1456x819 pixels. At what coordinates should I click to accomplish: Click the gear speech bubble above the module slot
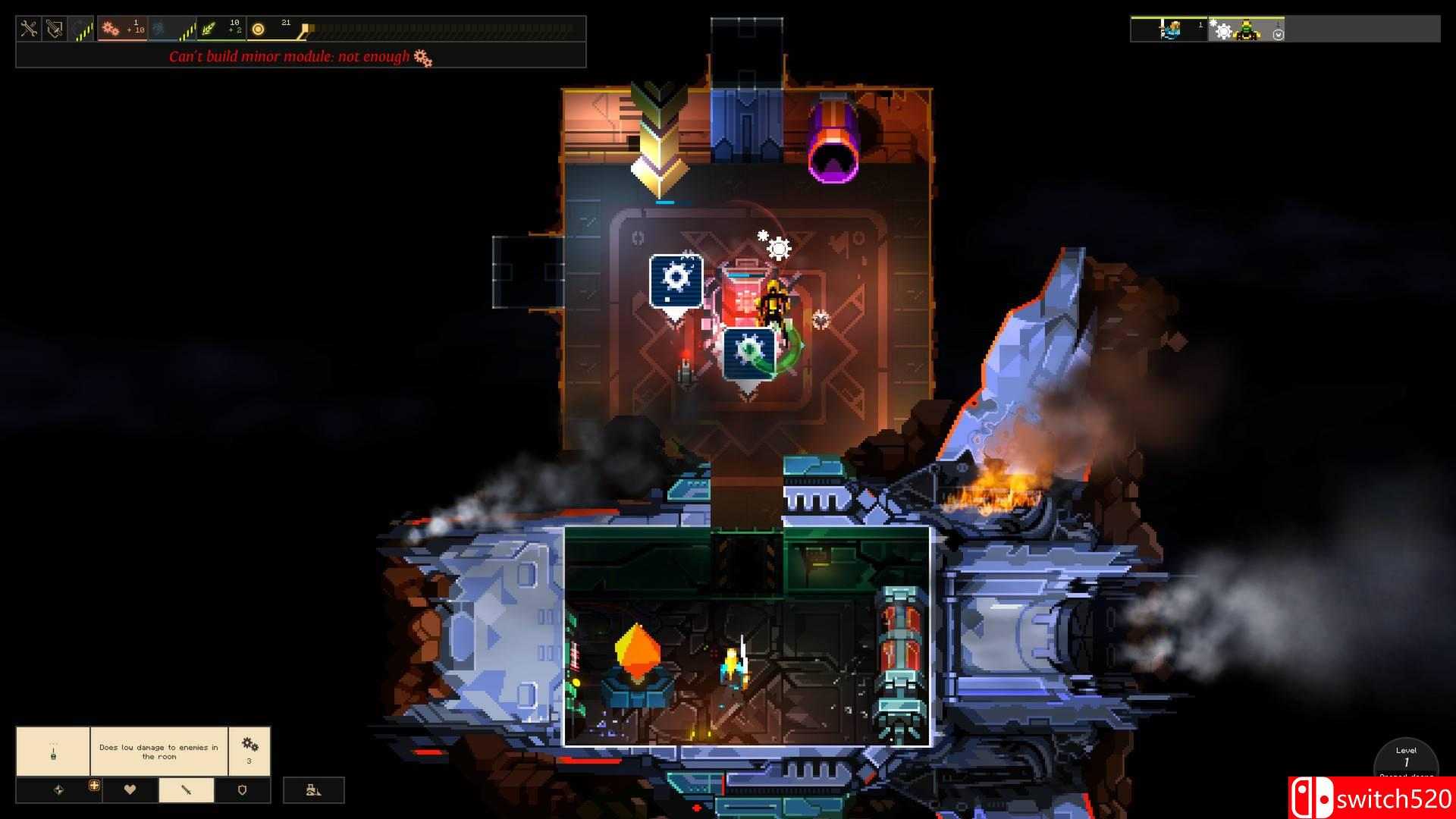(x=675, y=279)
